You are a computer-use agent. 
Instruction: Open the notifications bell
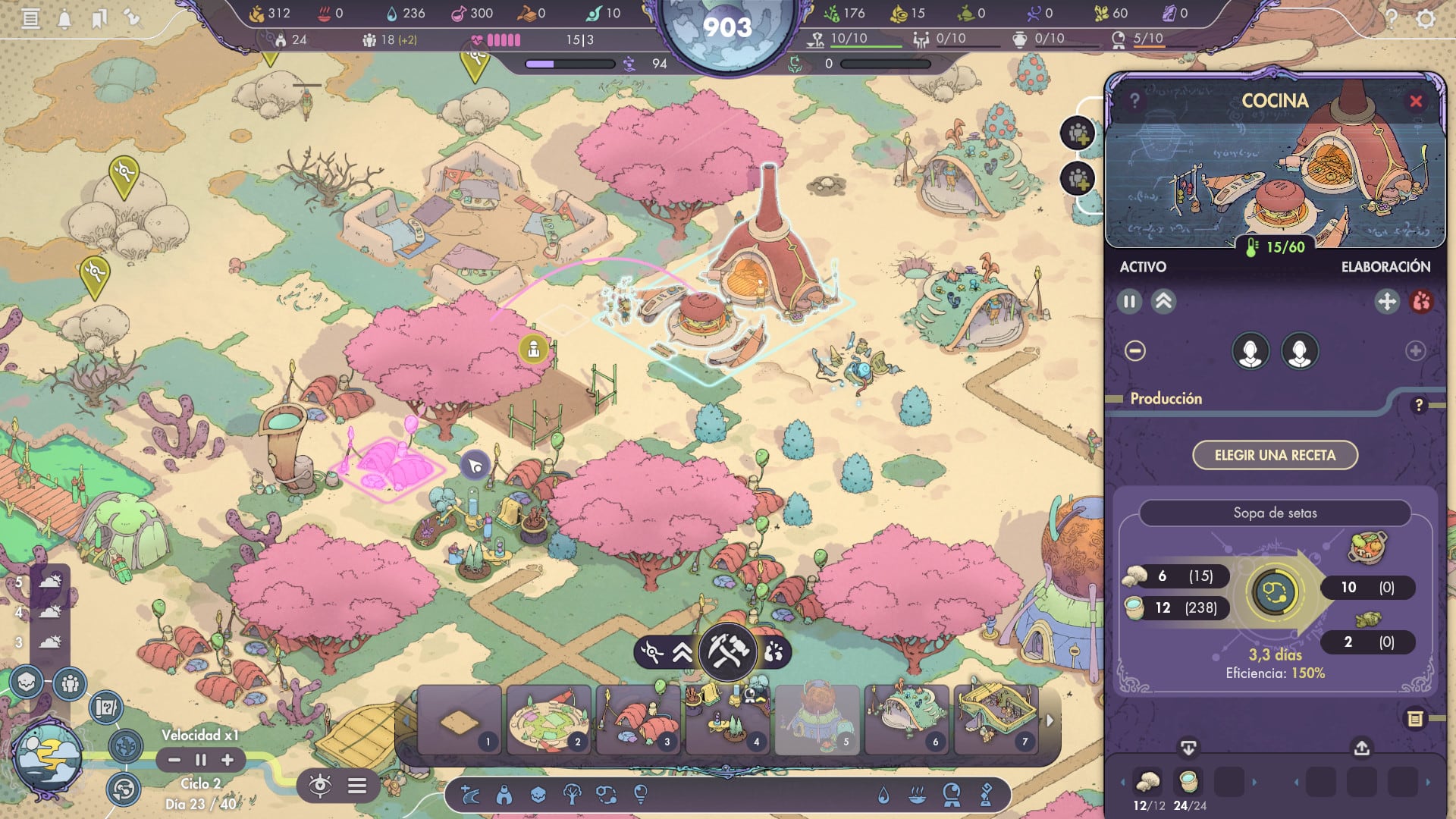tap(64, 18)
